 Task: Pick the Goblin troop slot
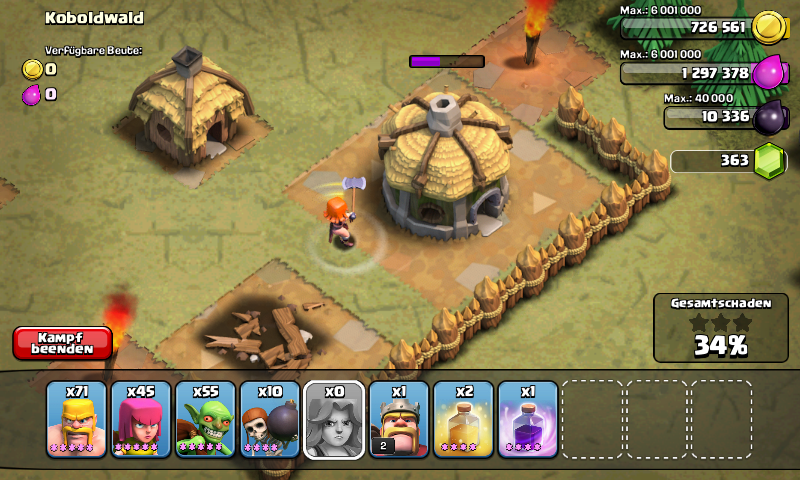[x=205, y=420]
